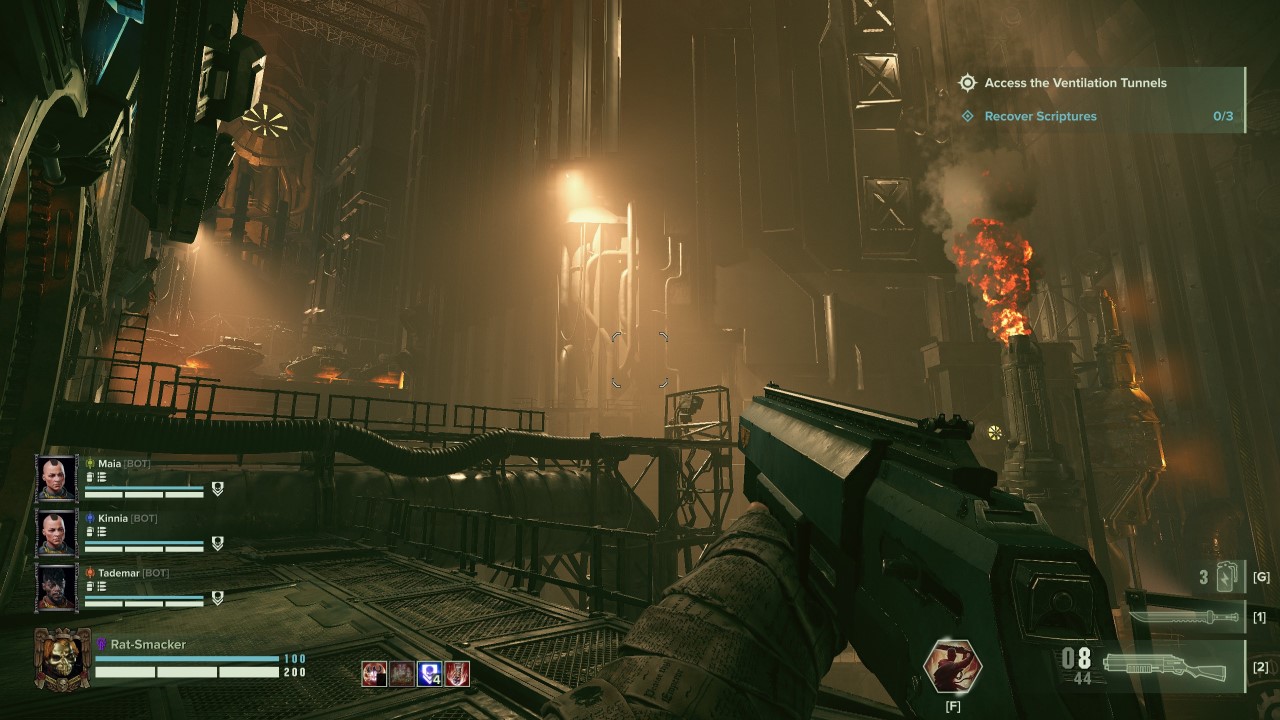Inspect the blue buff icon with 4 stacks
The image size is (1280, 720).
coord(429,674)
